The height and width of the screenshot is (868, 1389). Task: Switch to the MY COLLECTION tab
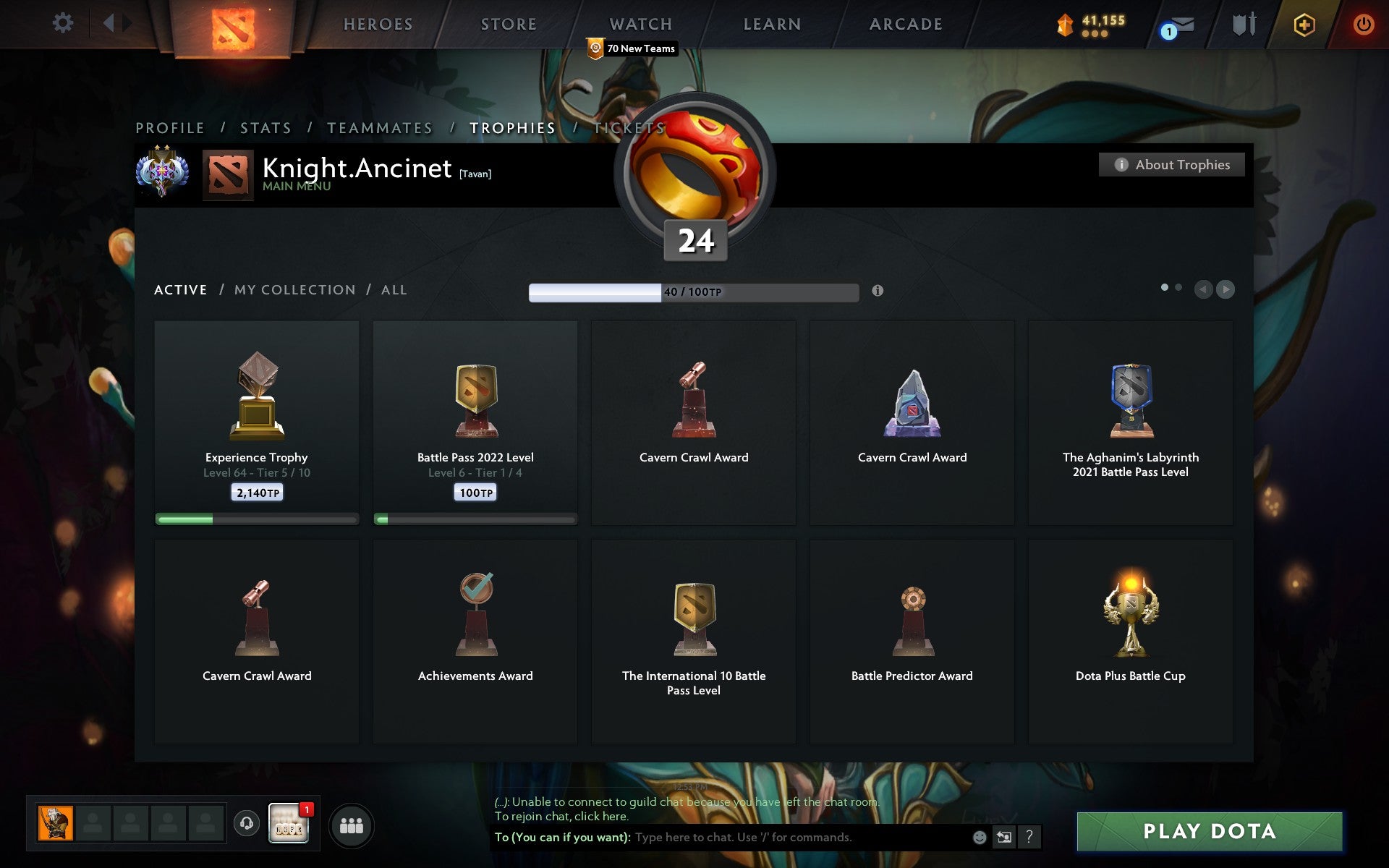coord(293,289)
